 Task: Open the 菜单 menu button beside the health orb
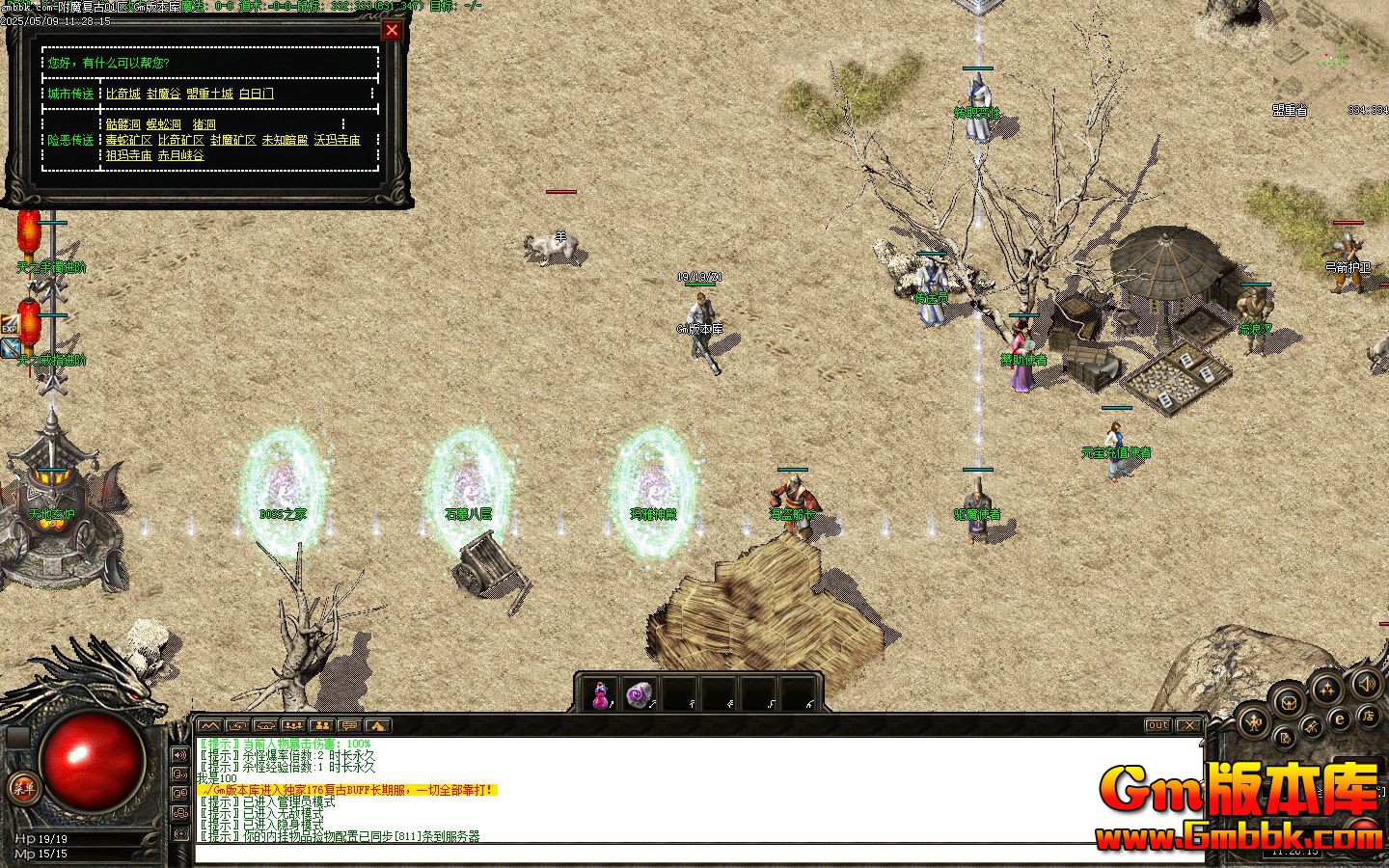click(21, 787)
